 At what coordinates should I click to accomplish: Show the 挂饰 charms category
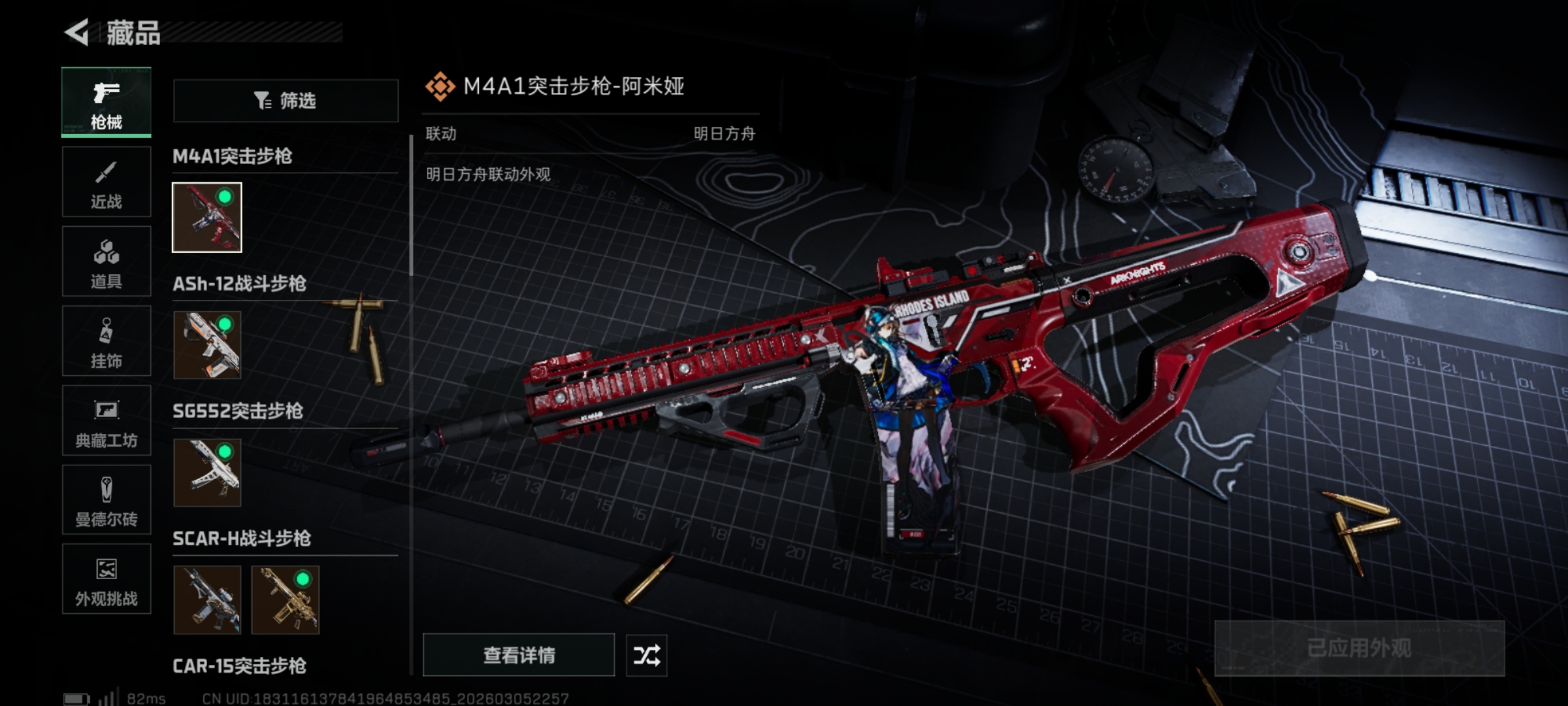tap(106, 341)
